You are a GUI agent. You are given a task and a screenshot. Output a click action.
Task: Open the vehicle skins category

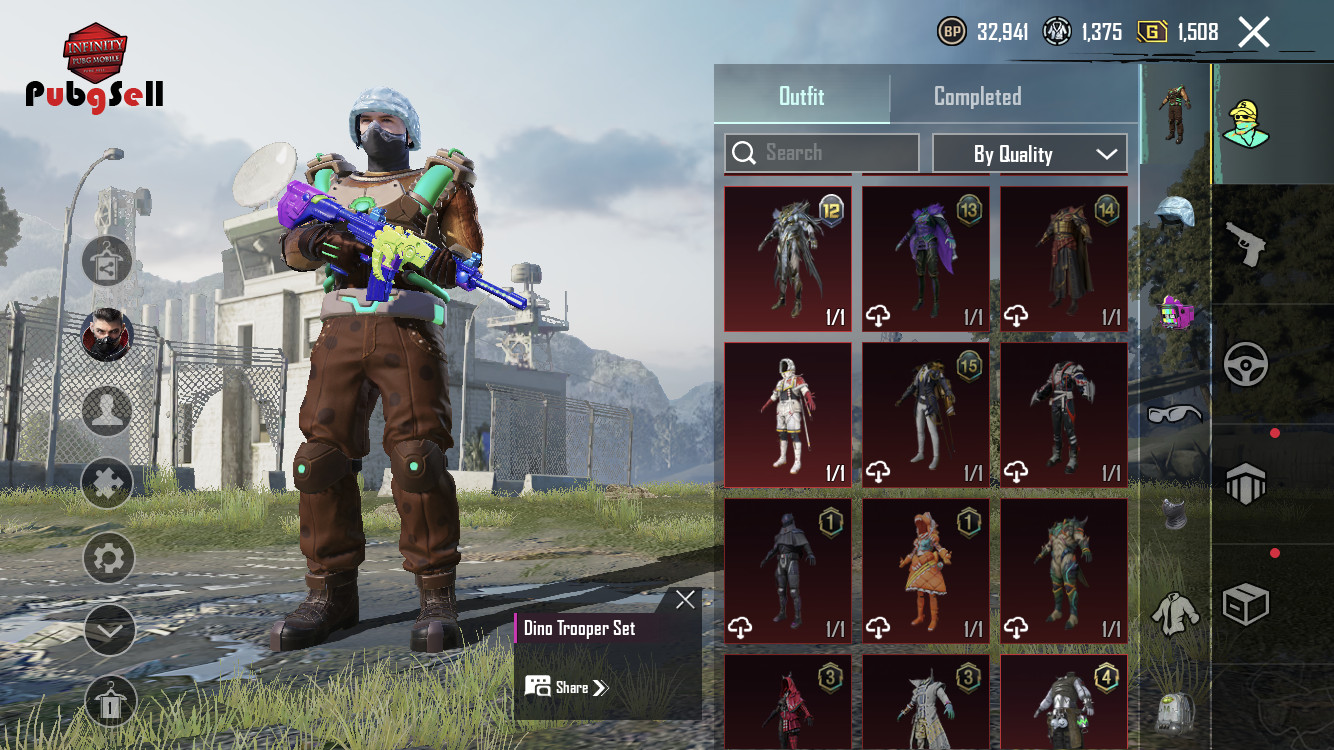pos(1246,365)
